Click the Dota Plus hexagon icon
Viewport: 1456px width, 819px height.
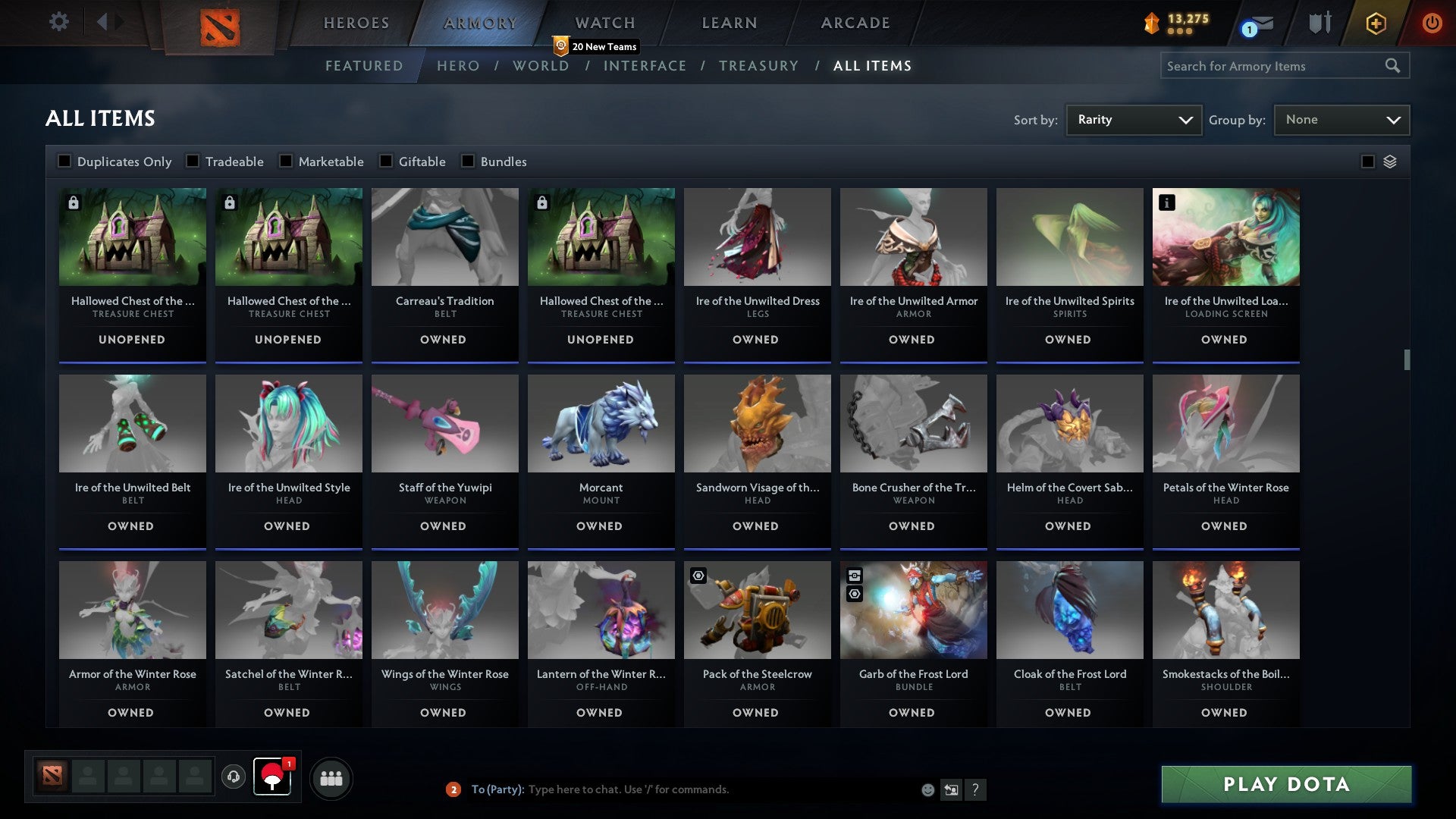click(x=1375, y=22)
